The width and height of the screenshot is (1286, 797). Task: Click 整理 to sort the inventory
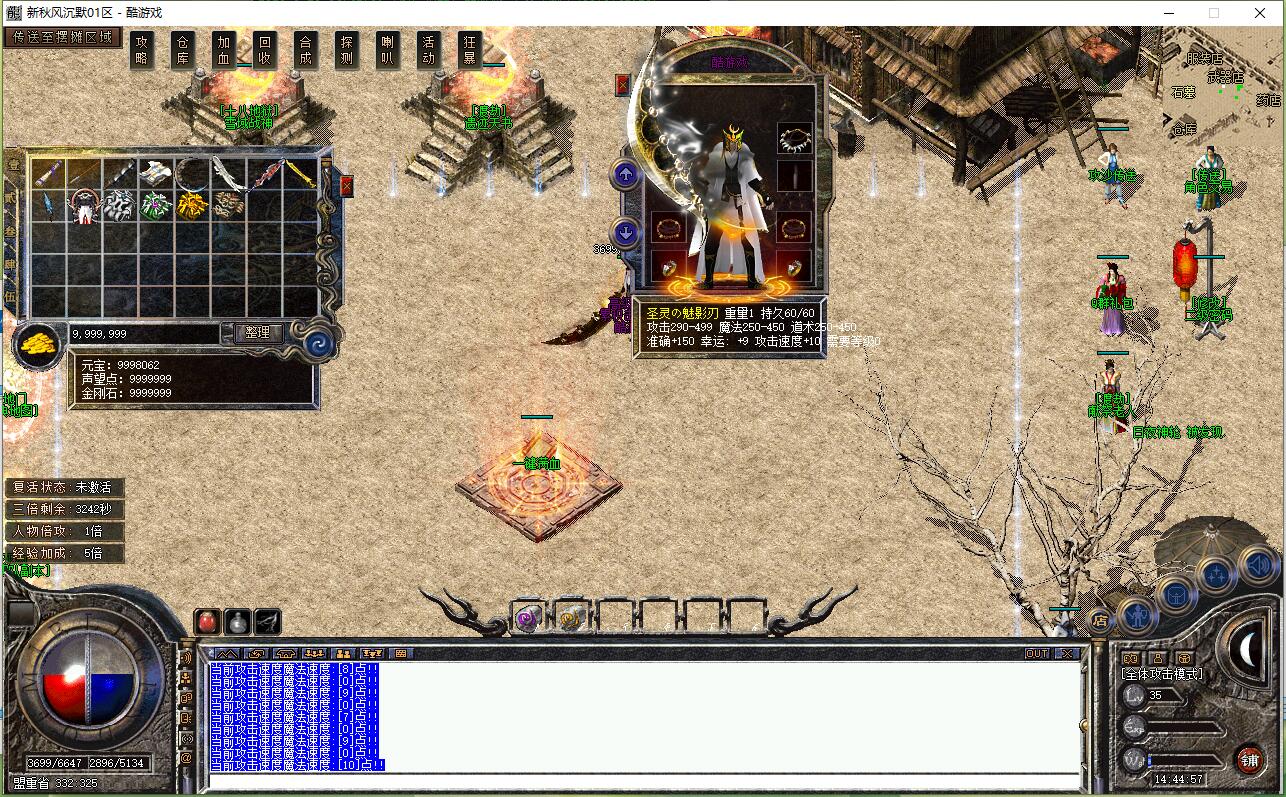(258, 333)
